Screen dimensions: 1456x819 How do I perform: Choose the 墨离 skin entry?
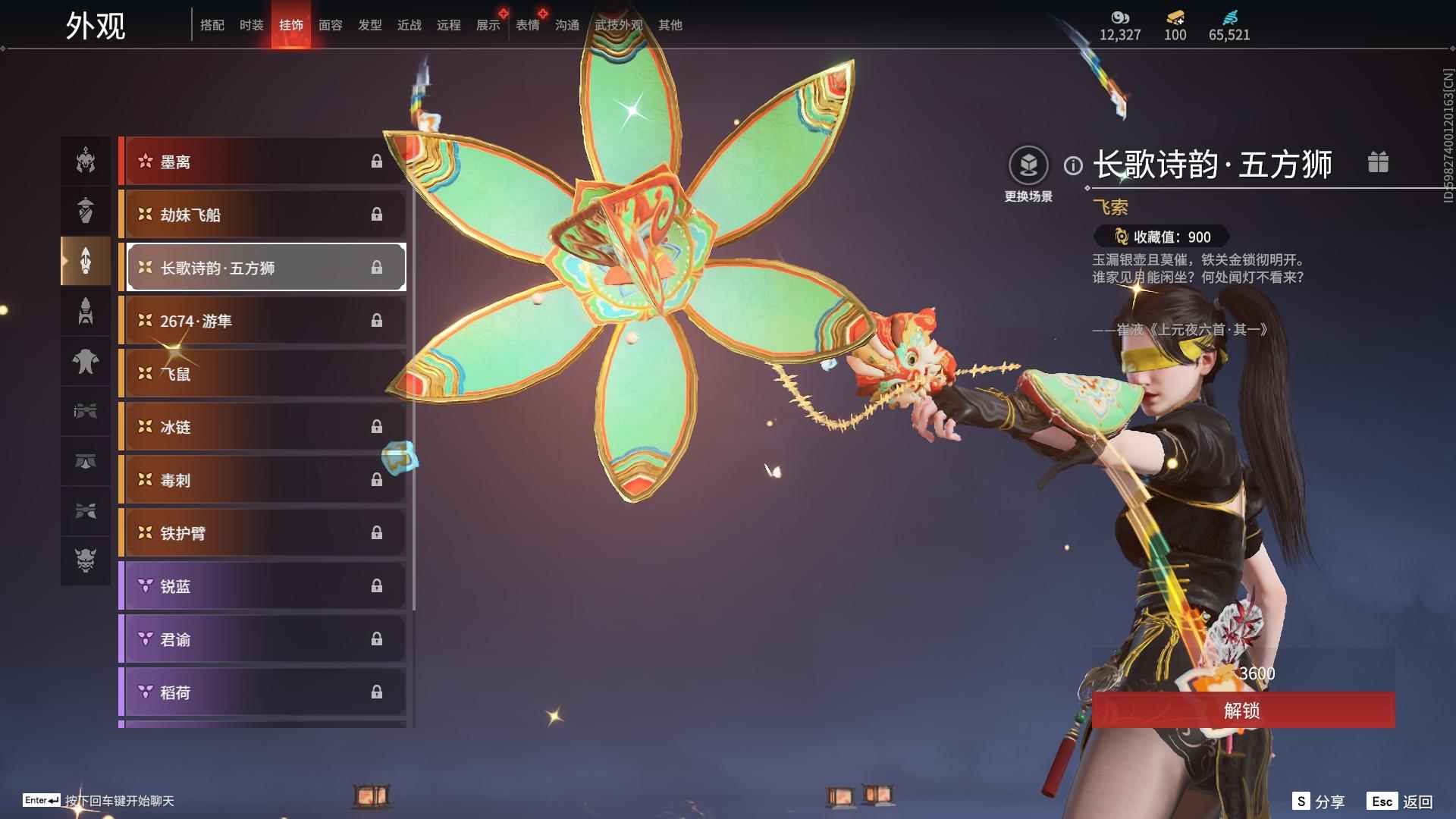262,162
